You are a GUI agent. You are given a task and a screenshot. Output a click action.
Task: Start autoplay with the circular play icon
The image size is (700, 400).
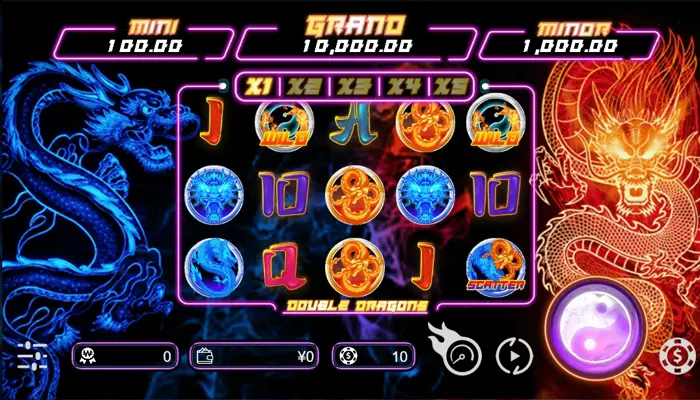coord(514,354)
